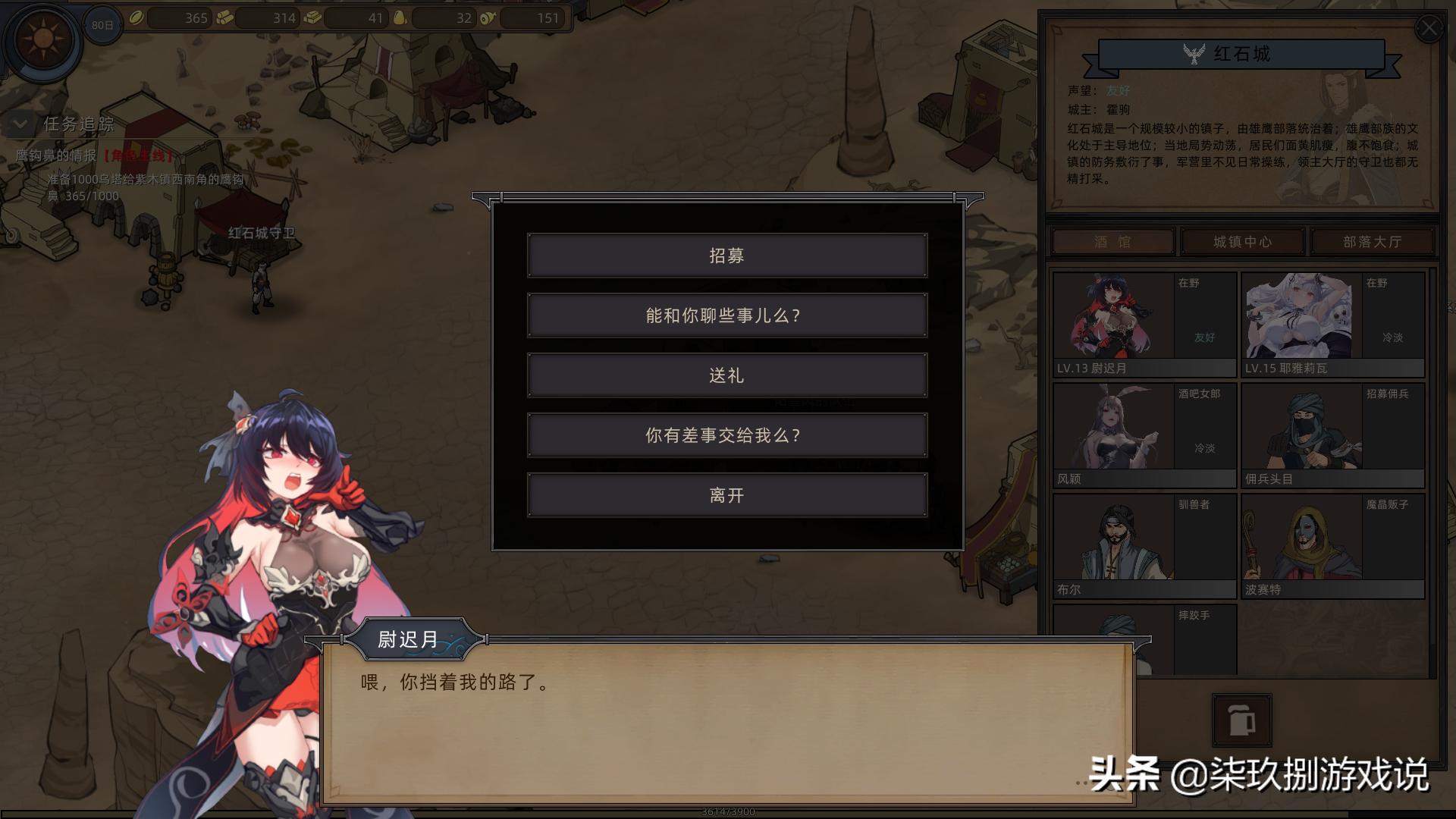The image size is (1456, 819).
Task: Switch to the 城镇中心 tab
Action: click(x=1242, y=241)
